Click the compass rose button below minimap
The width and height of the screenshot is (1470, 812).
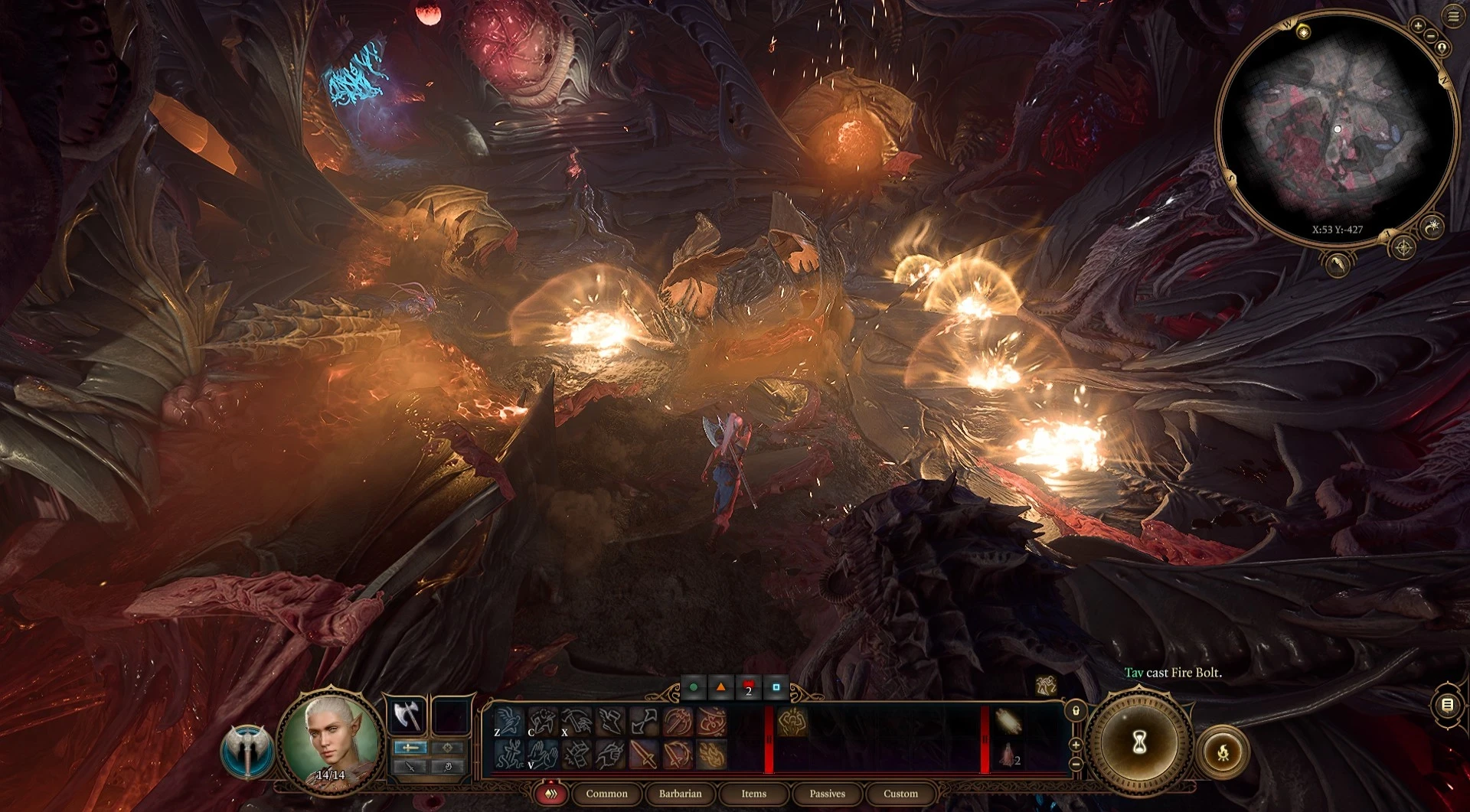coord(1403,247)
